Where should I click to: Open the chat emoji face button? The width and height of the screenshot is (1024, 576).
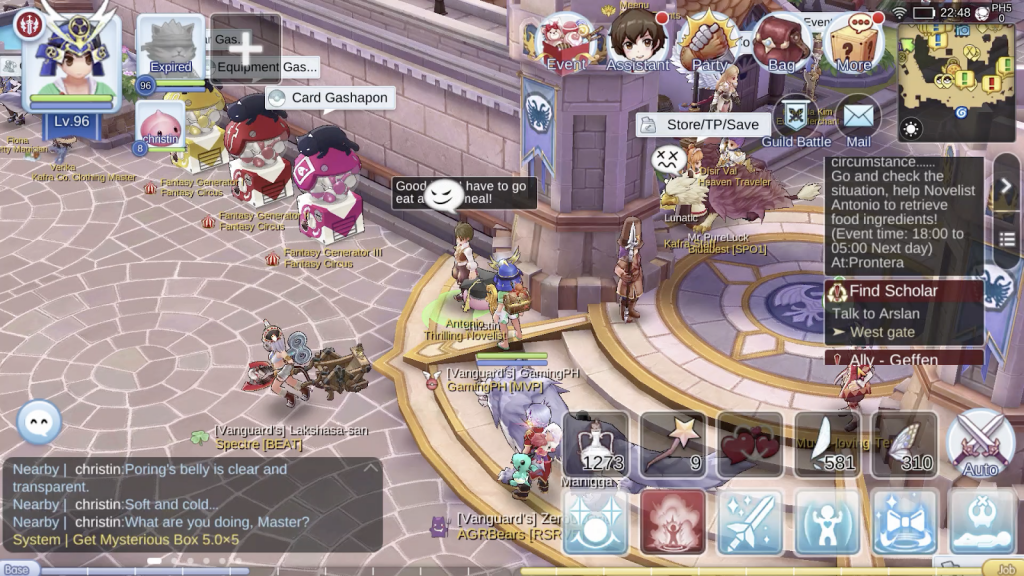(40, 422)
